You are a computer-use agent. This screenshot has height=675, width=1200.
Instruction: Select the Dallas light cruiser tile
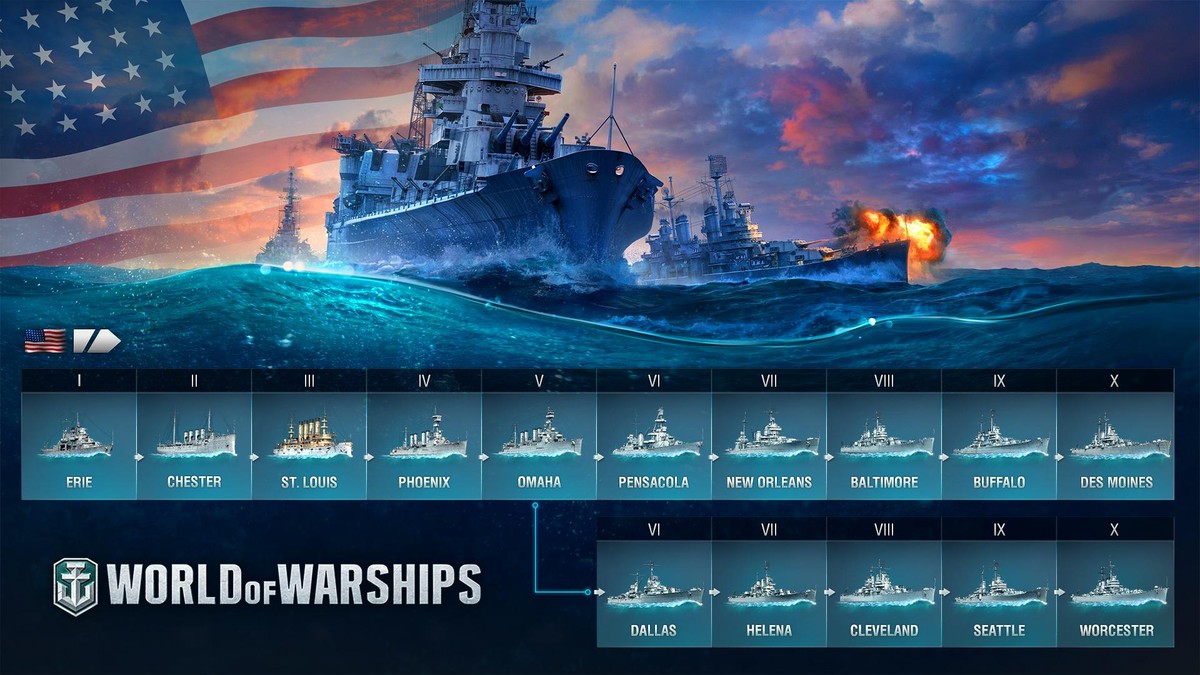click(654, 593)
